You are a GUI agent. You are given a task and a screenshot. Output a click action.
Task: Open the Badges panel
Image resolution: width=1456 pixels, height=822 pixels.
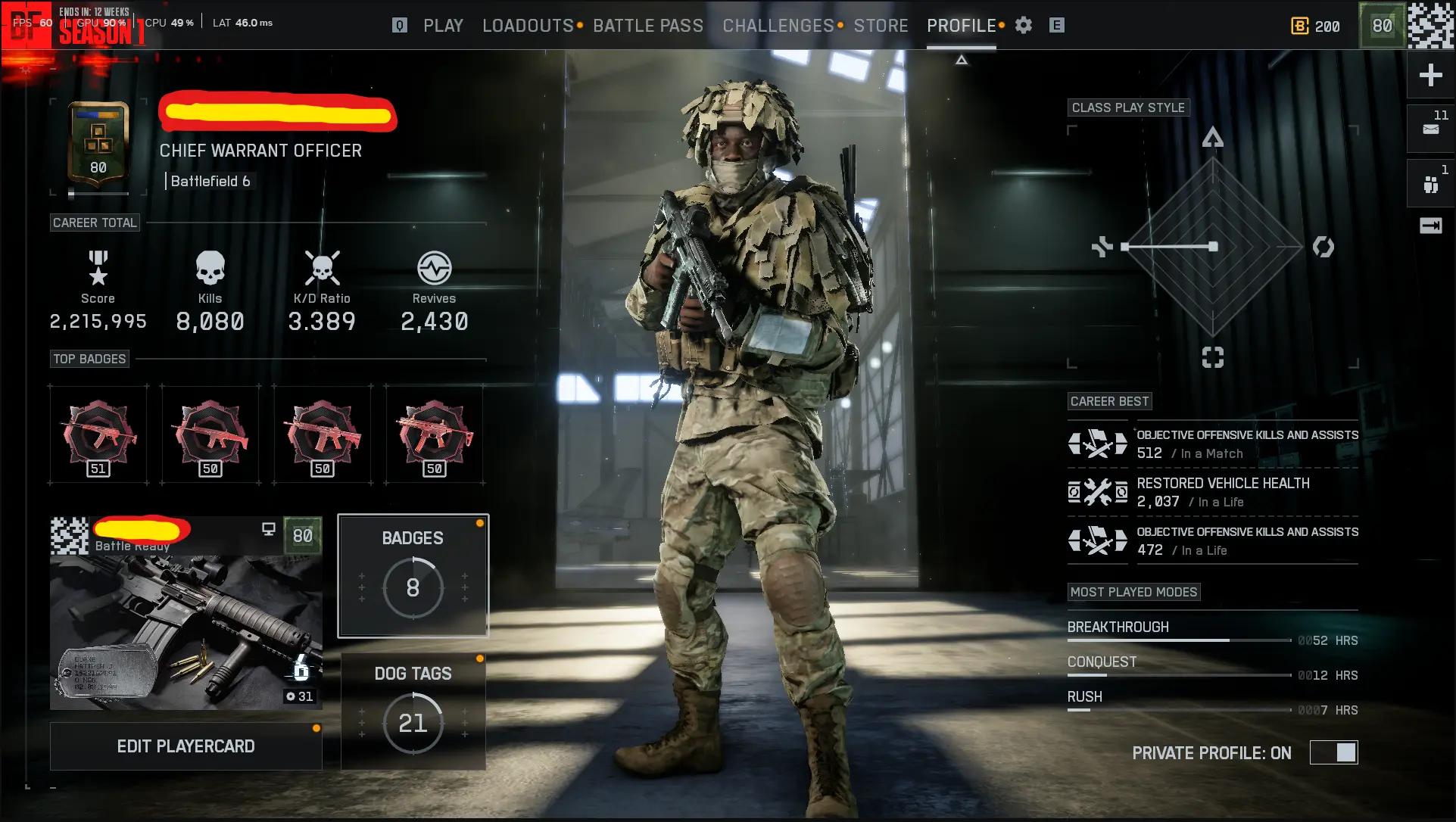tap(413, 576)
